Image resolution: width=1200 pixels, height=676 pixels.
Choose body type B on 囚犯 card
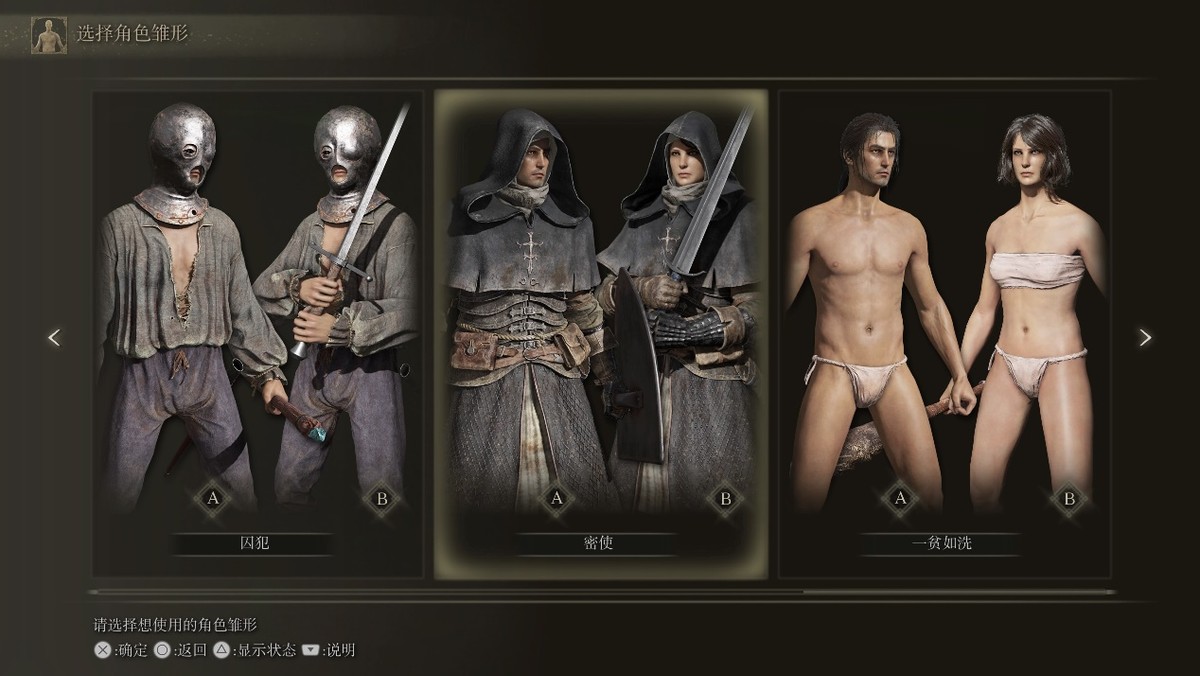point(381,498)
